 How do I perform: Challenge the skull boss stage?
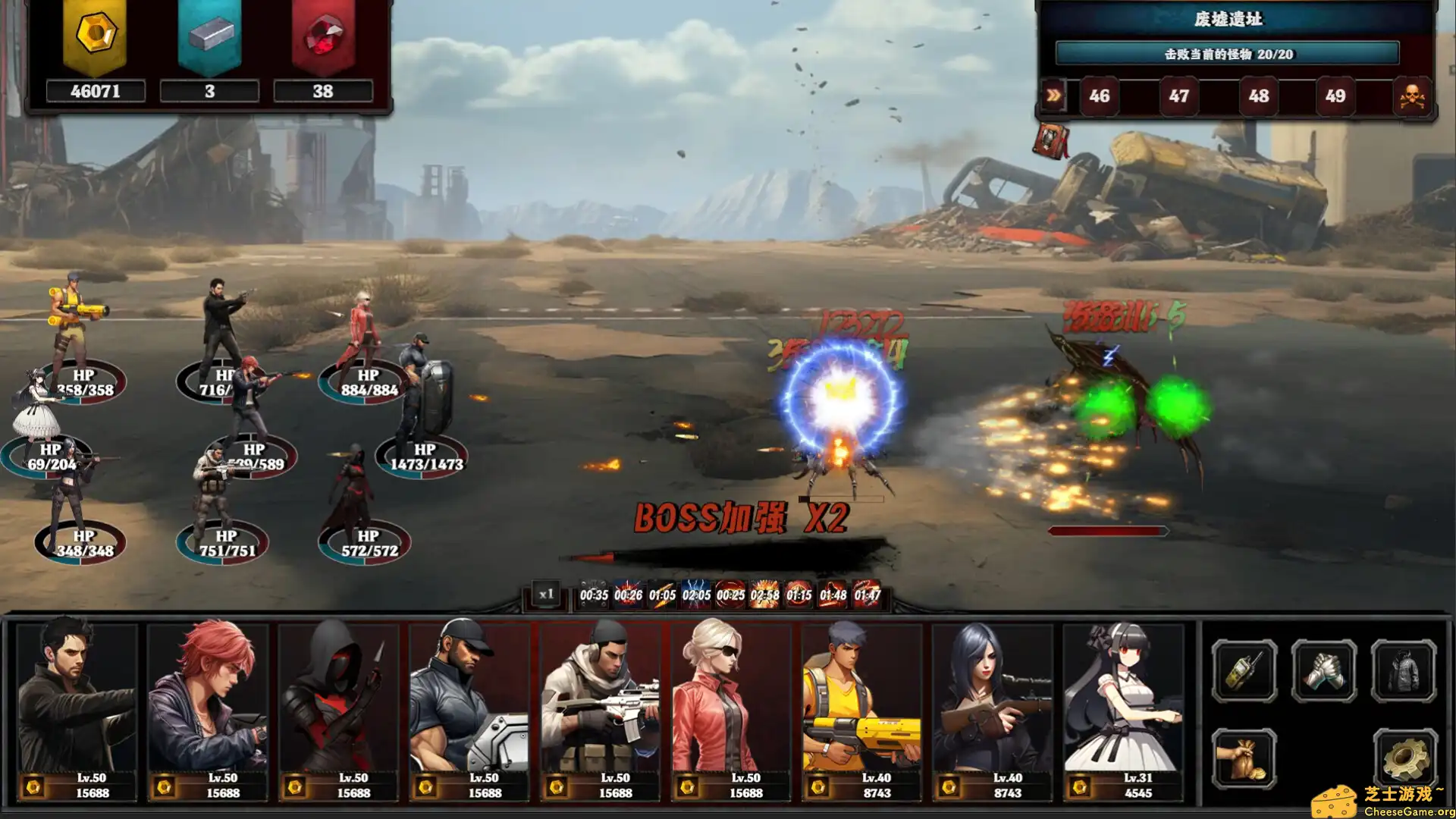coord(1411,96)
